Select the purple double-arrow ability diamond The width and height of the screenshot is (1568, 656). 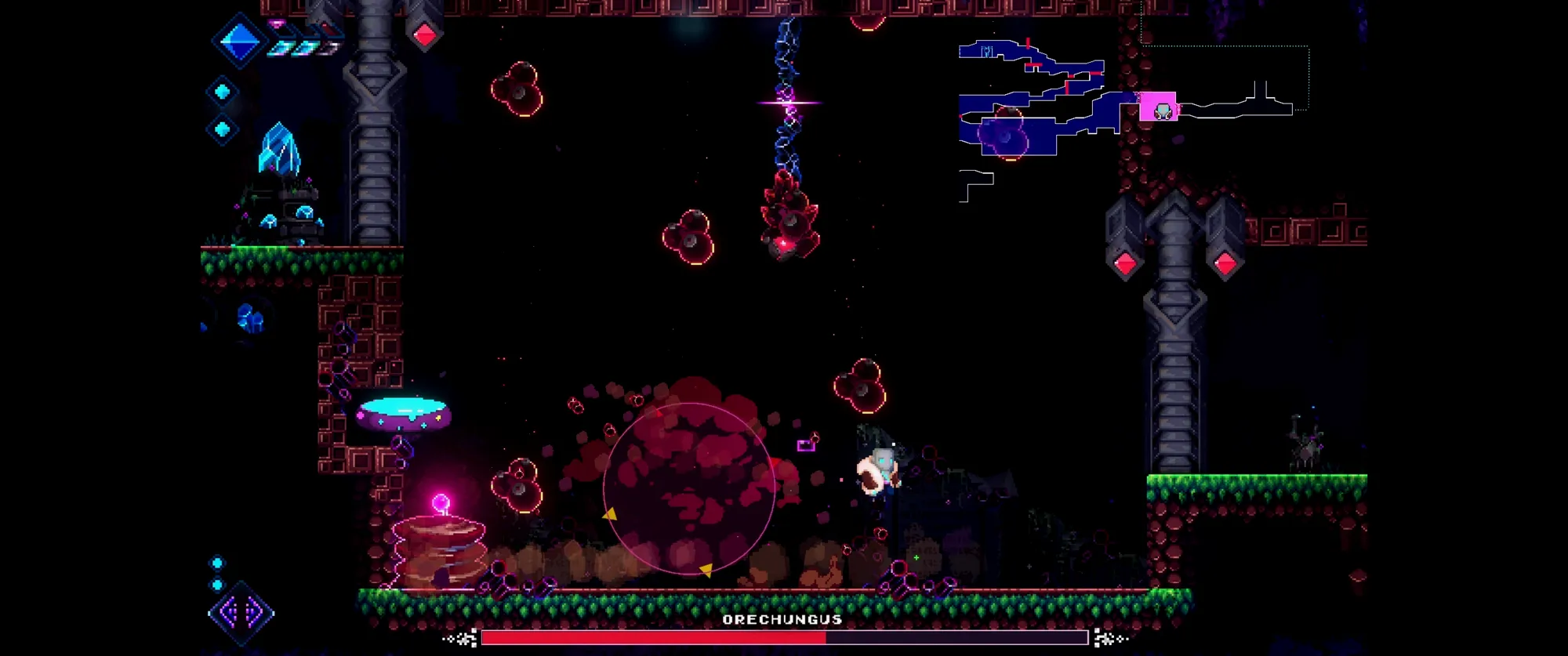[x=241, y=612]
